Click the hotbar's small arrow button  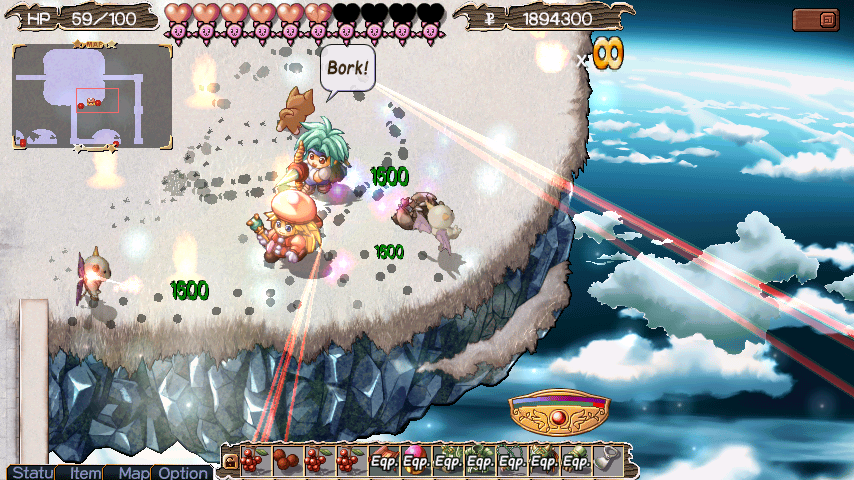coord(229,461)
